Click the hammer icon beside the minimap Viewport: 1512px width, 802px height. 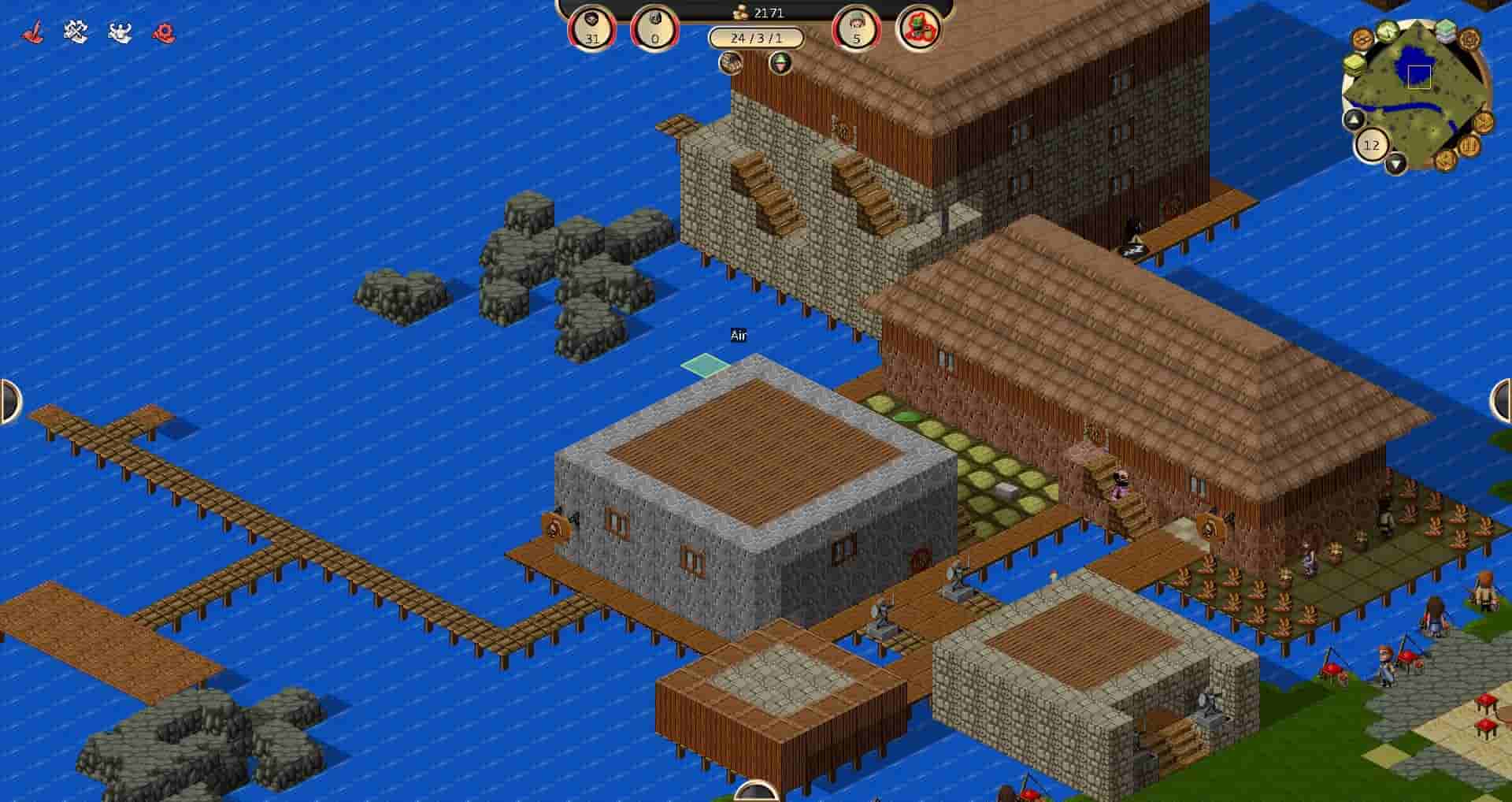pyautogui.click(x=1483, y=121)
